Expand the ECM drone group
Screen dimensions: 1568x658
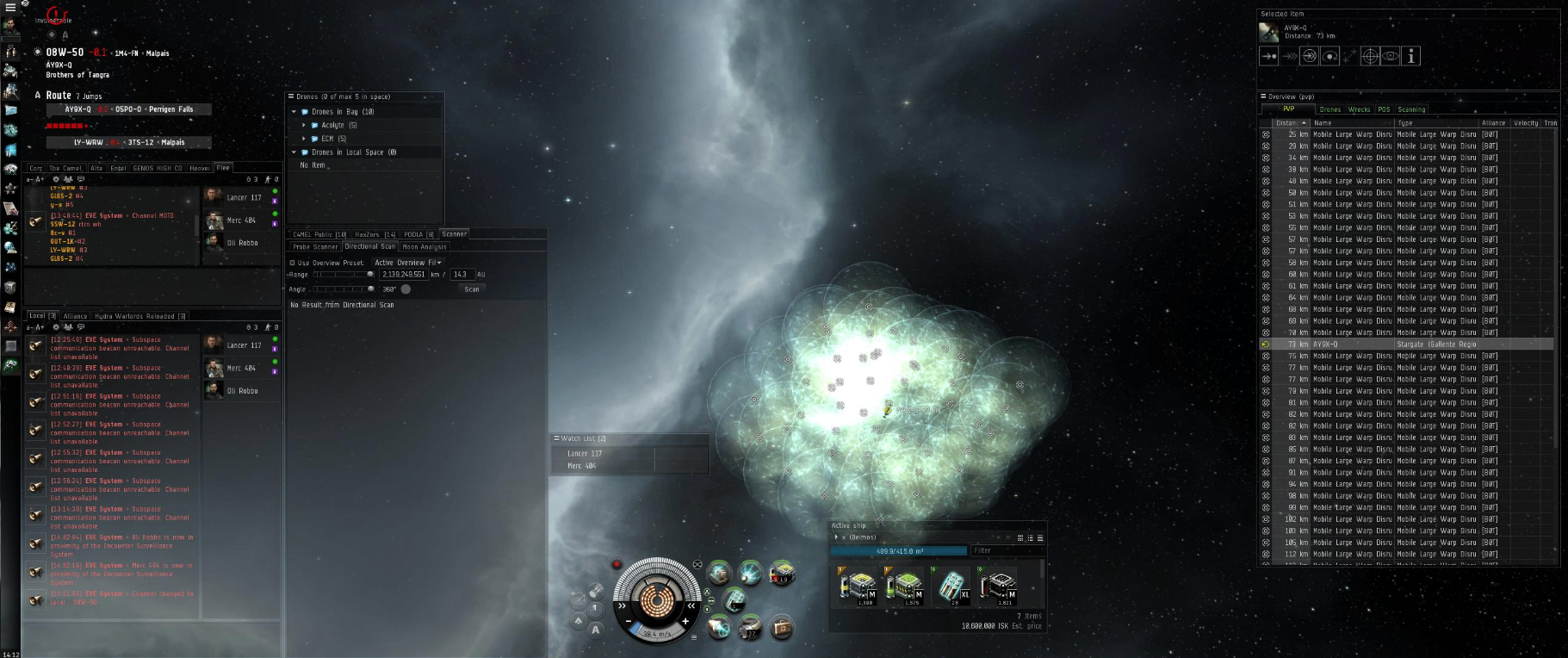tap(304, 139)
